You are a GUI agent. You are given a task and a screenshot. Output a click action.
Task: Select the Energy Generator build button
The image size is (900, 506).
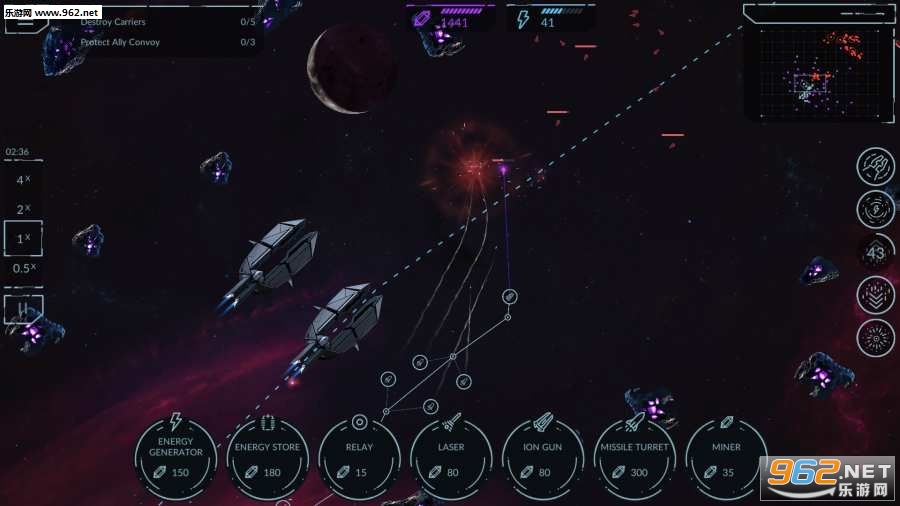pyautogui.click(x=176, y=457)
